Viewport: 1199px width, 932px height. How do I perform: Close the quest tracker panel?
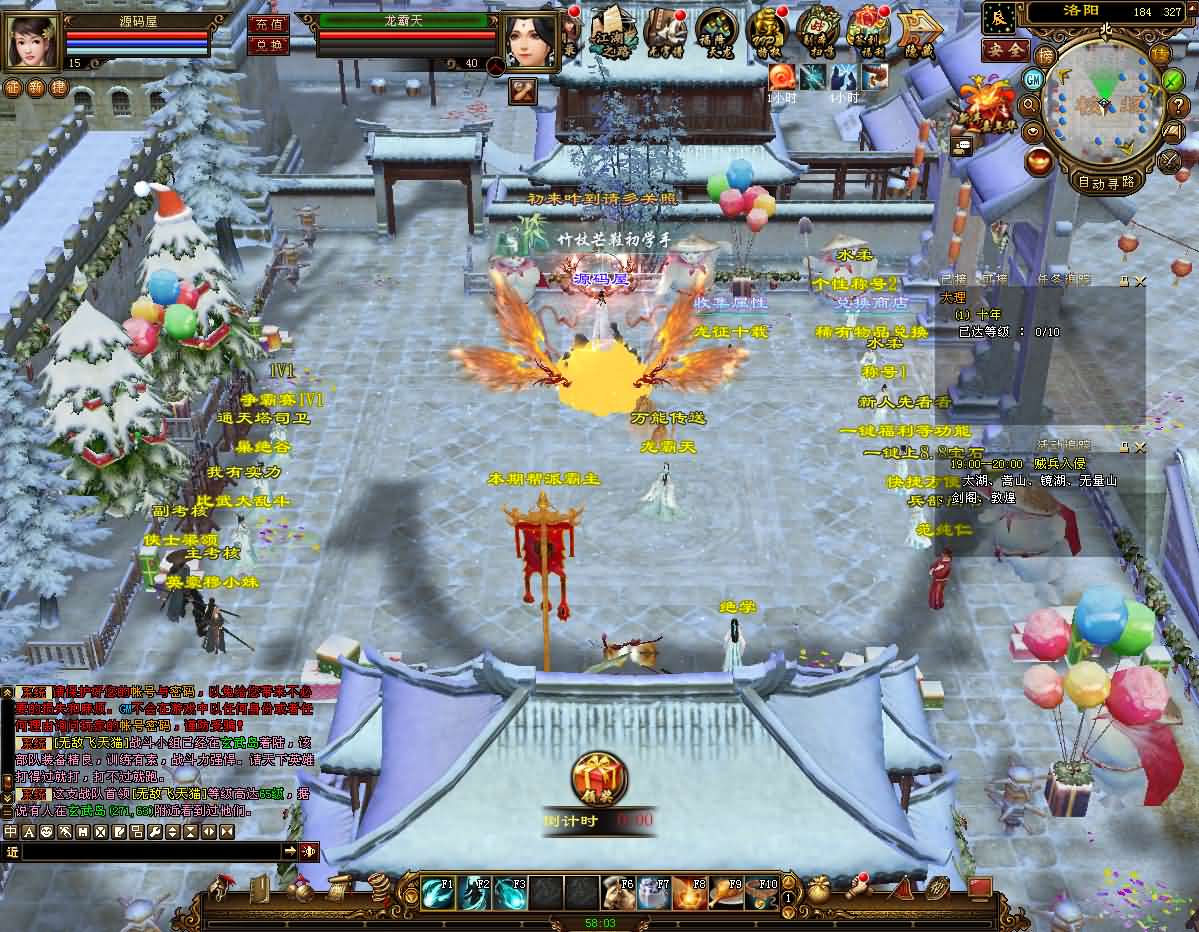(x=1141, y=282)
